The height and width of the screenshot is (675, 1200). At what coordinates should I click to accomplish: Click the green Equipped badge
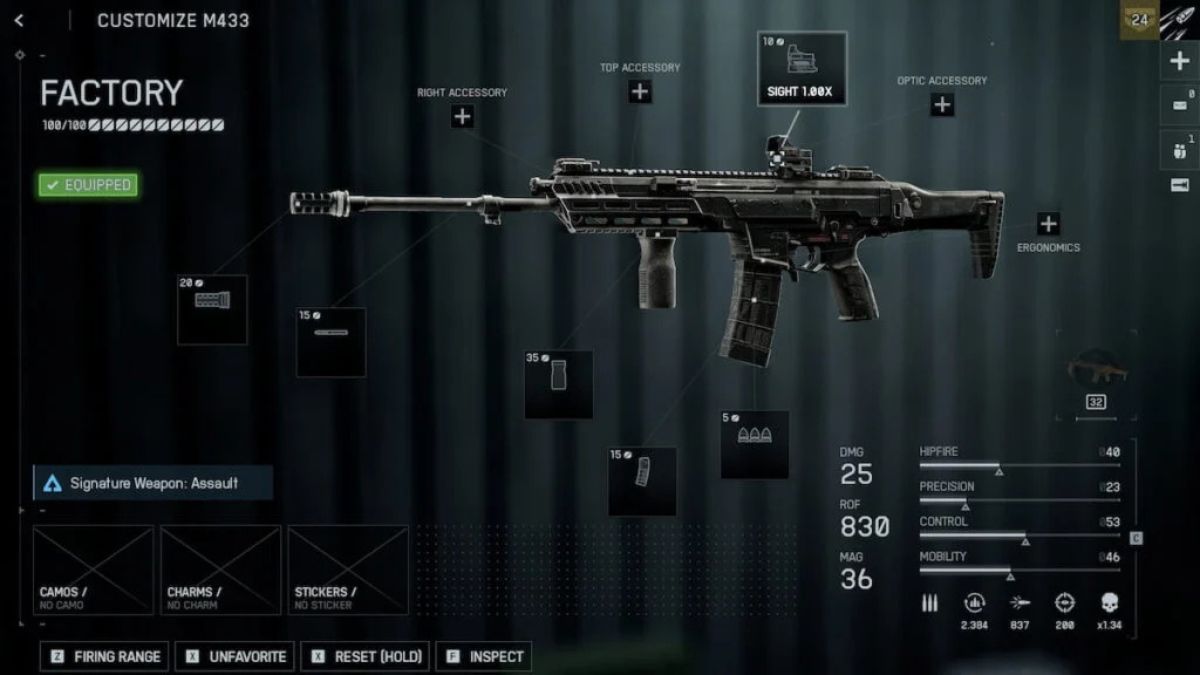(88, 185)
